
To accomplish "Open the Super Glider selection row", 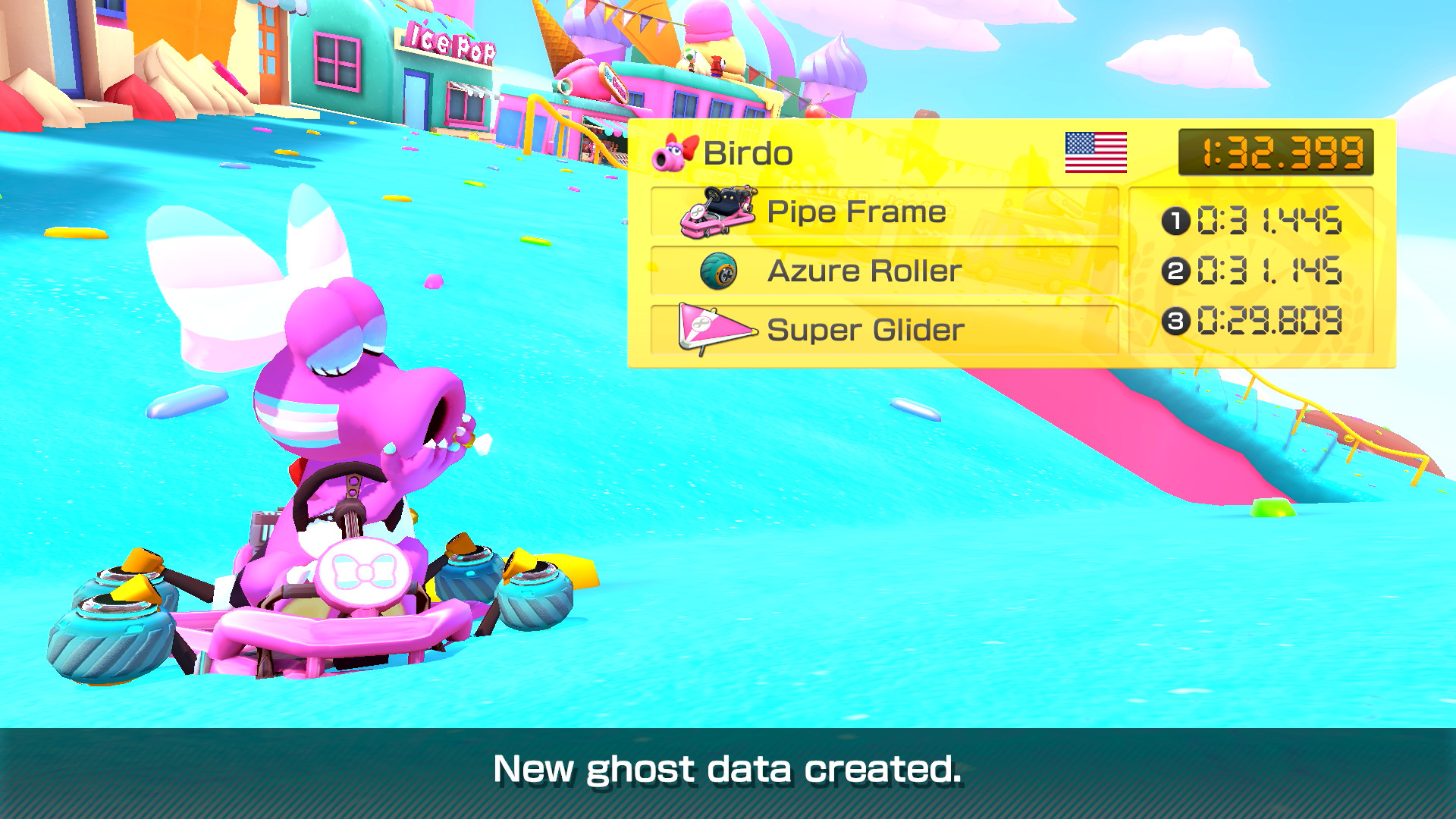I will (x=887, y=330).
